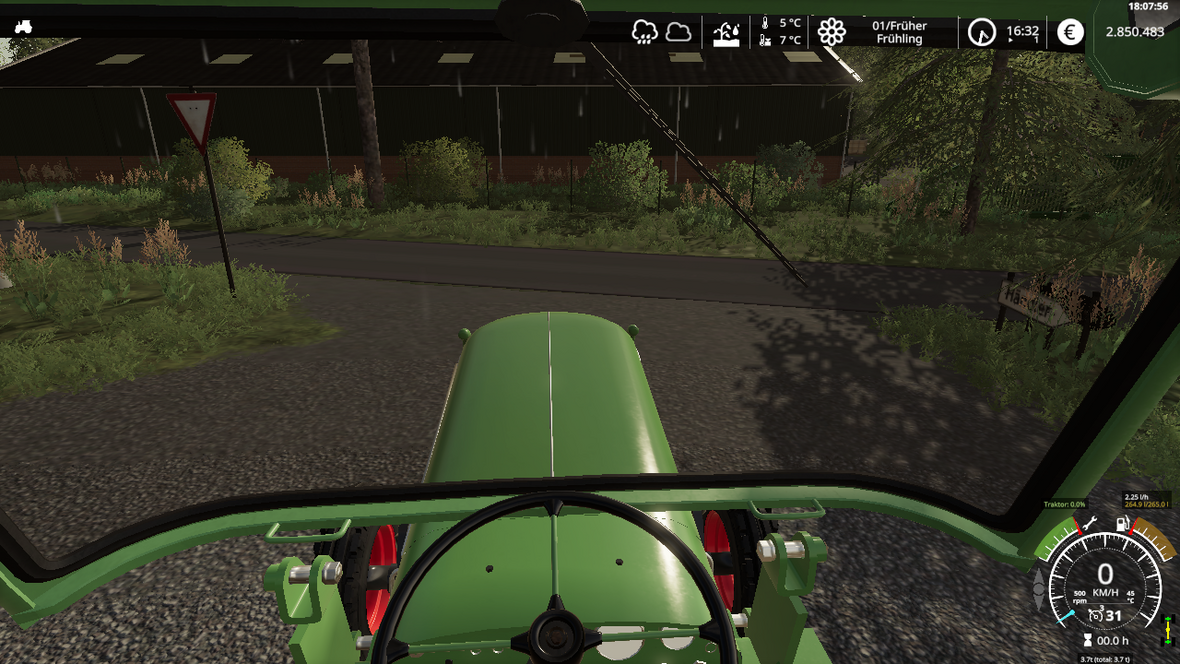Open the plant moisture icon
This screenshot has width=1180, height=664.
727,33
